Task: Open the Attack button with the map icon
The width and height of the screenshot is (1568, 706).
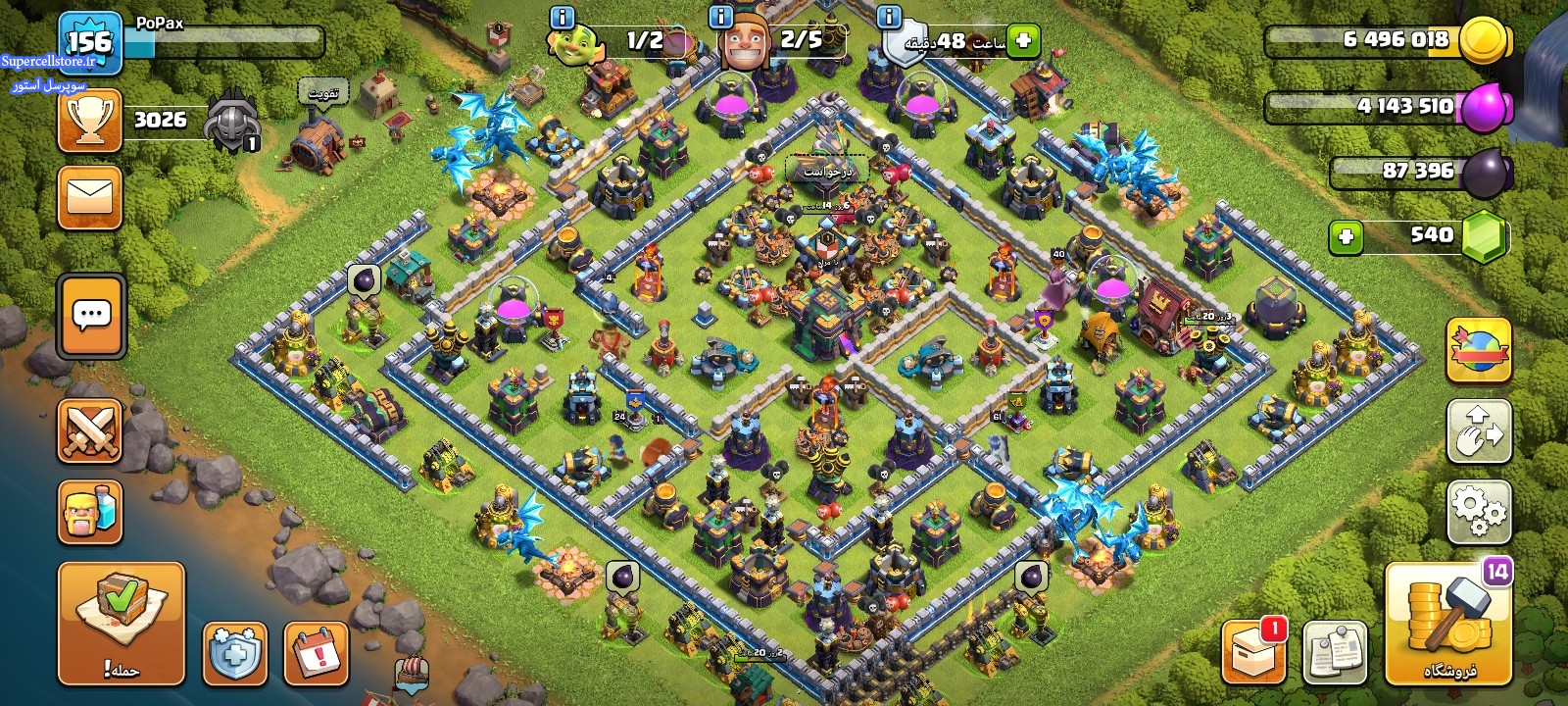Action: 121,623
